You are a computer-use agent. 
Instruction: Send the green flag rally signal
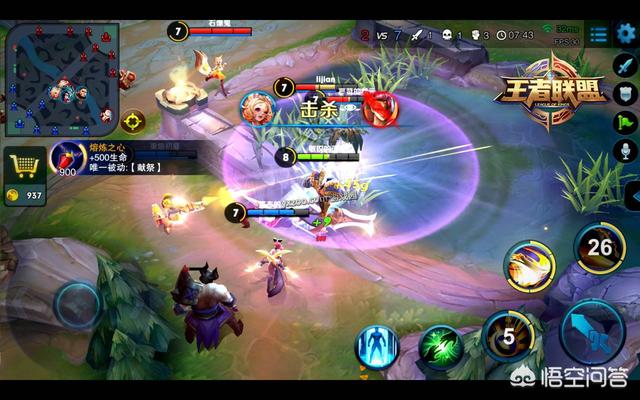click(627, 124)
